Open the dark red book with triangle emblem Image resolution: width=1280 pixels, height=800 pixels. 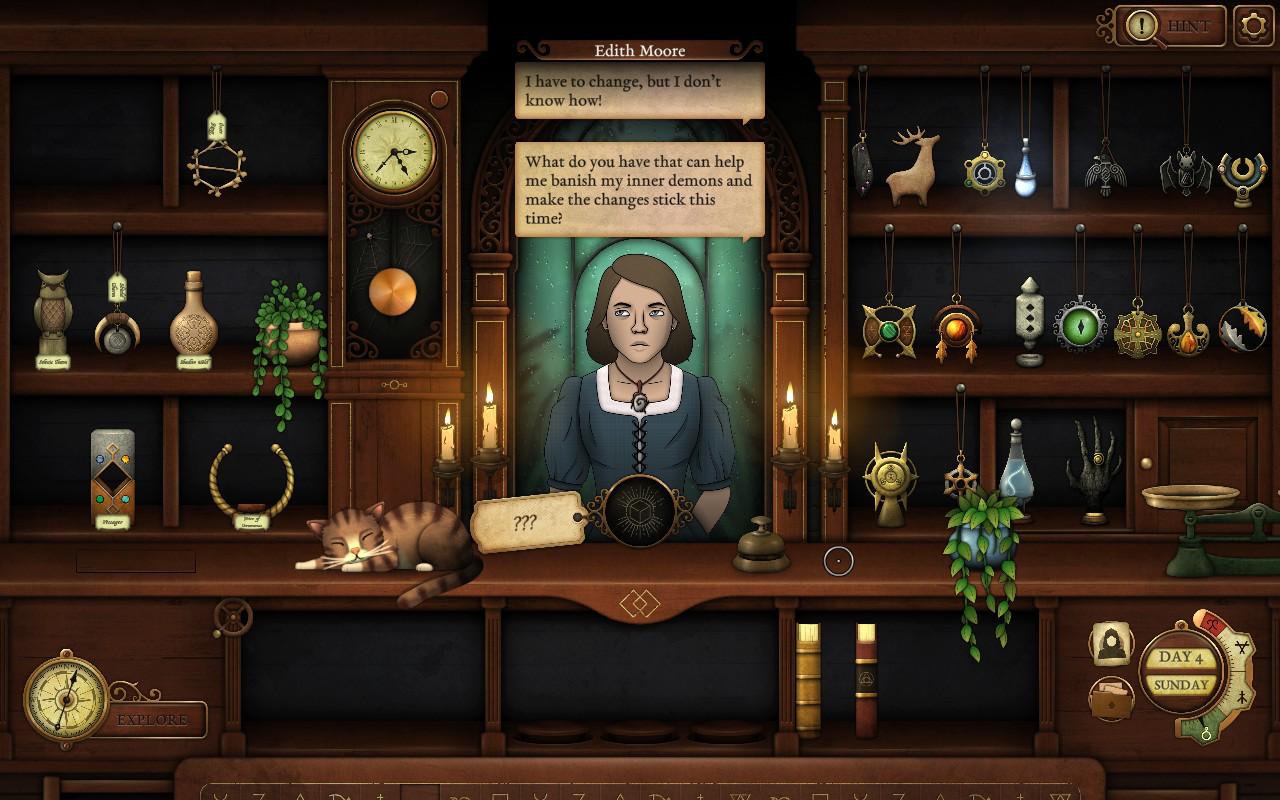coord(866,680)
